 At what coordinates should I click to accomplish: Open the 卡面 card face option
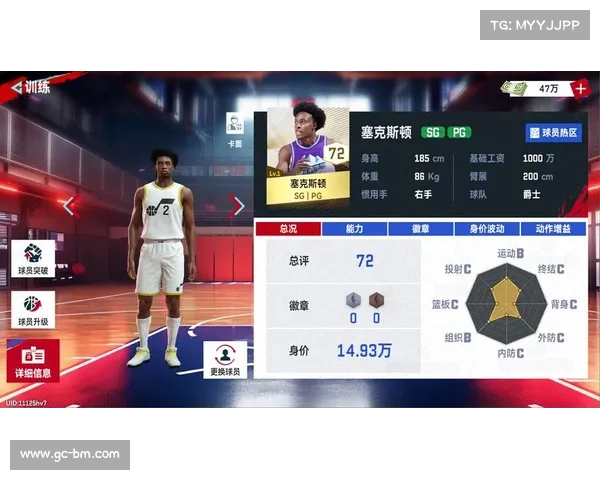[235, 130]
